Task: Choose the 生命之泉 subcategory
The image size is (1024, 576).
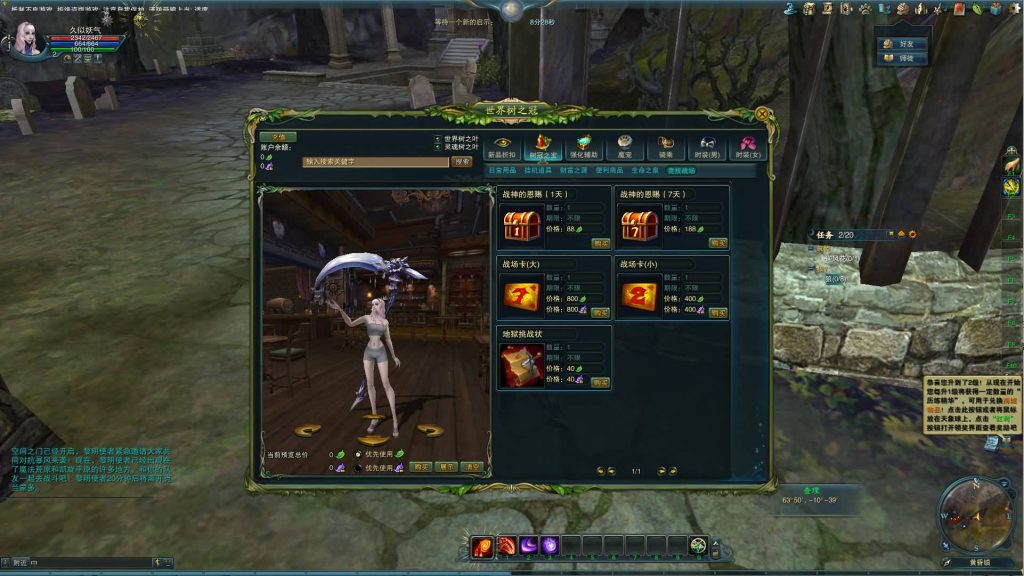Action: point(645,171)
